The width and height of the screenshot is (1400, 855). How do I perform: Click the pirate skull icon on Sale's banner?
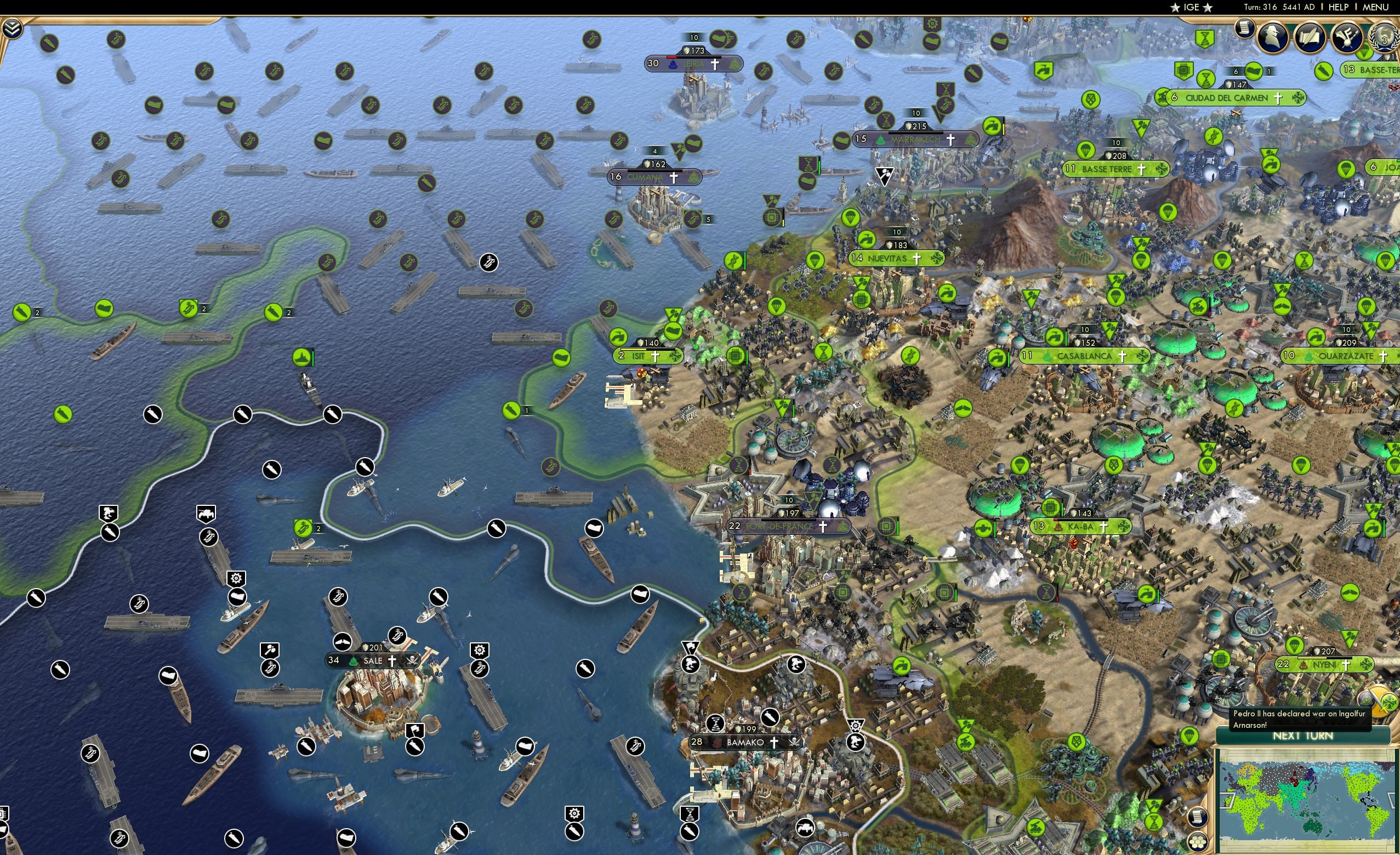[414, 663]
